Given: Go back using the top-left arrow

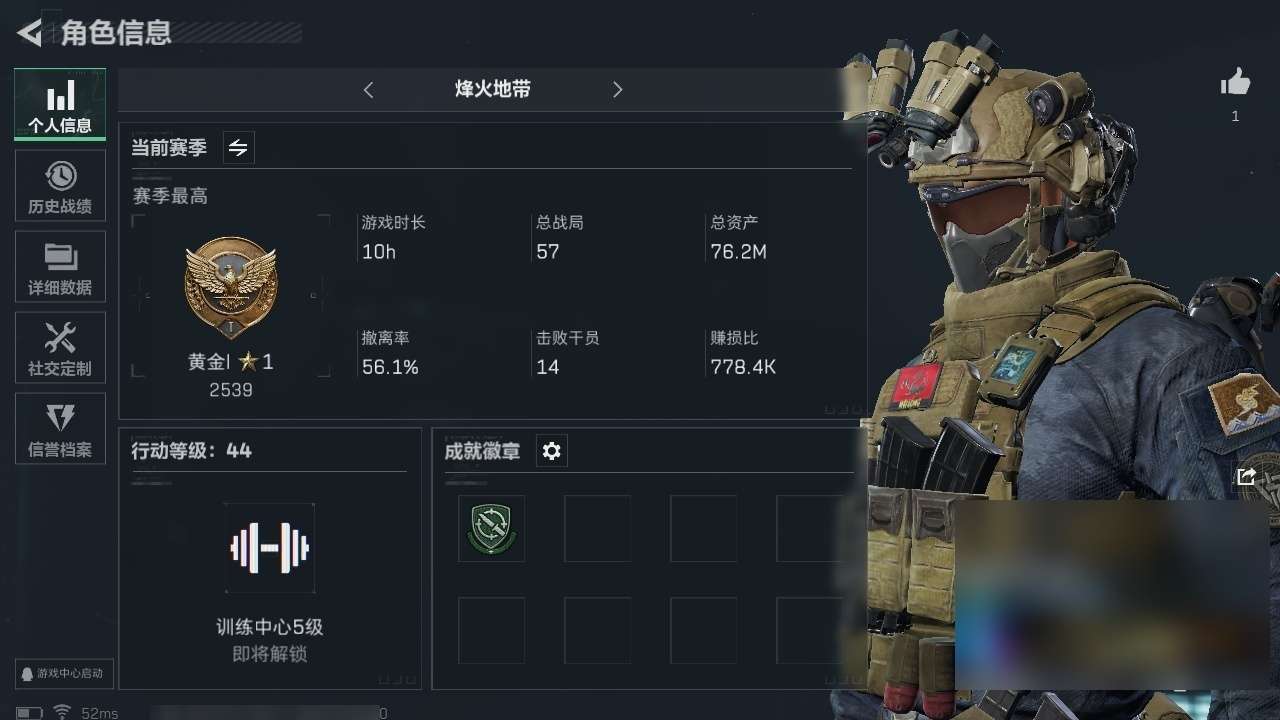Looking at the screenshot, I should coord(30,33).
